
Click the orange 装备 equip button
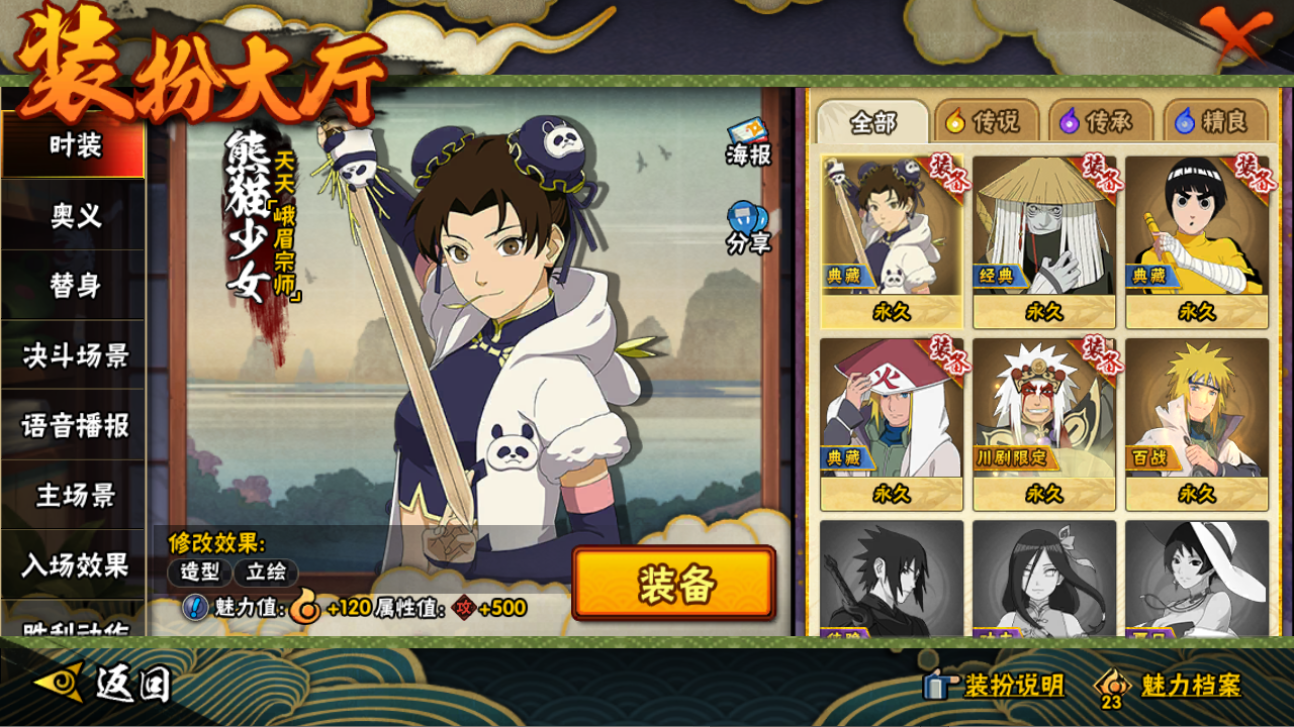[674, 583]
